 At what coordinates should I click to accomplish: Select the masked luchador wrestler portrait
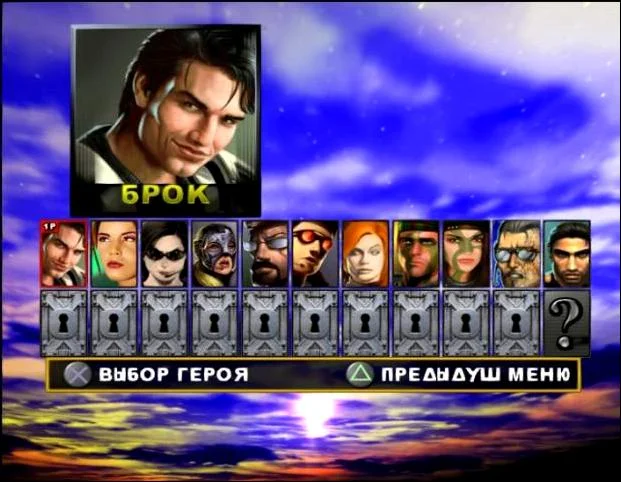pyautogui.click(x=215, y=254)
